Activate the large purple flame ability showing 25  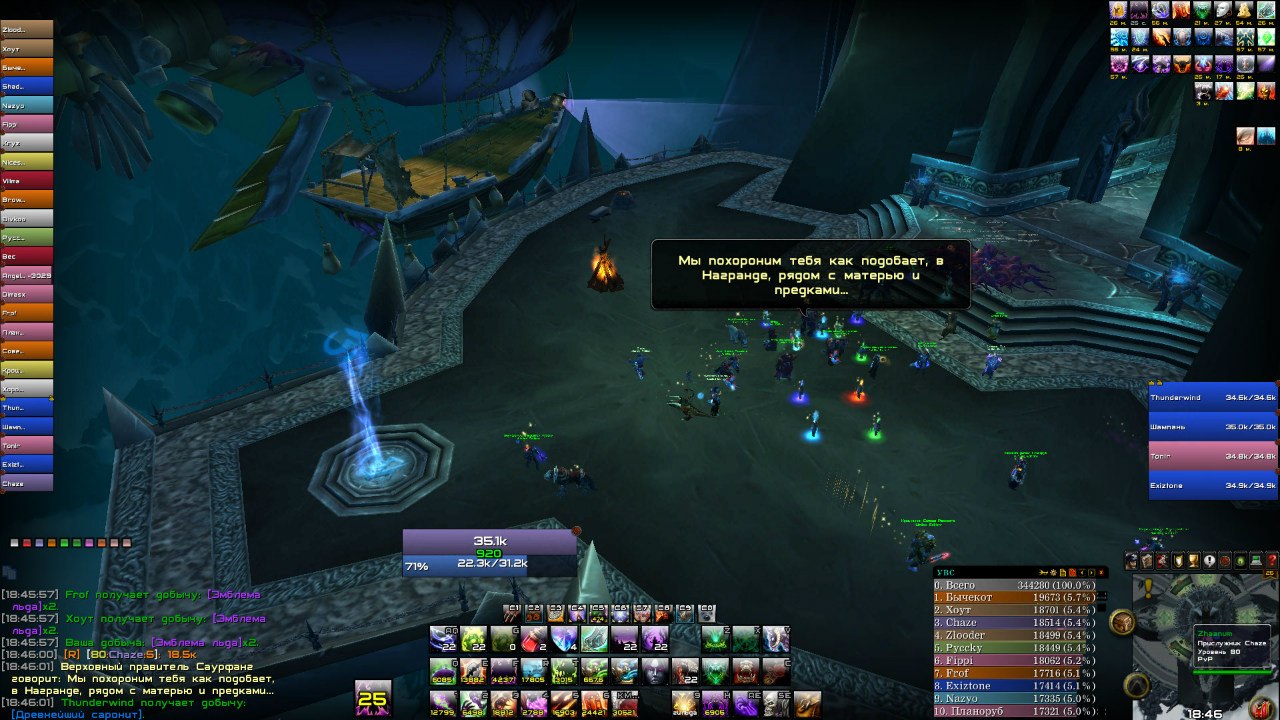coord(373,697)
